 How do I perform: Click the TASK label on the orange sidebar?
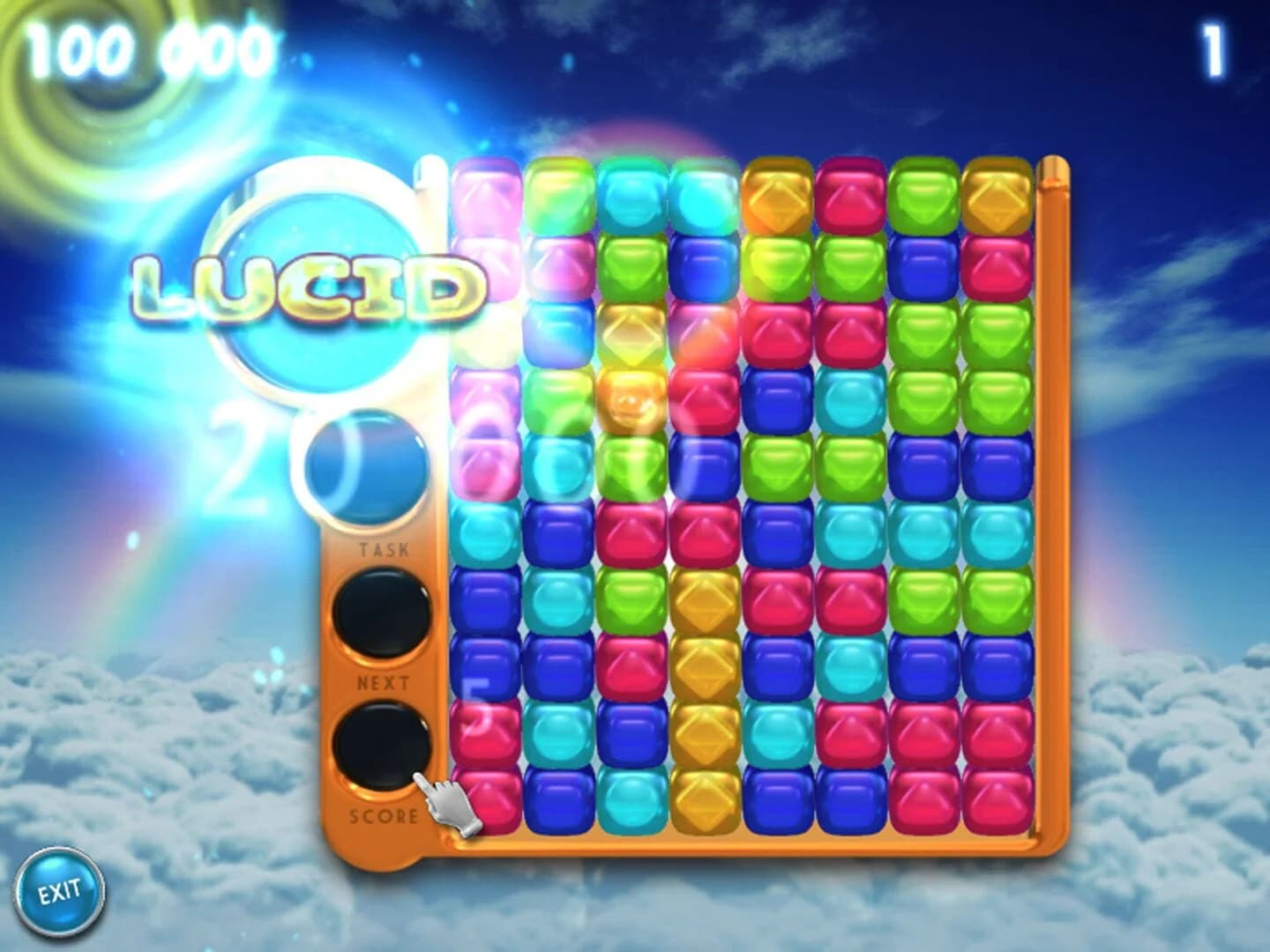385,548
